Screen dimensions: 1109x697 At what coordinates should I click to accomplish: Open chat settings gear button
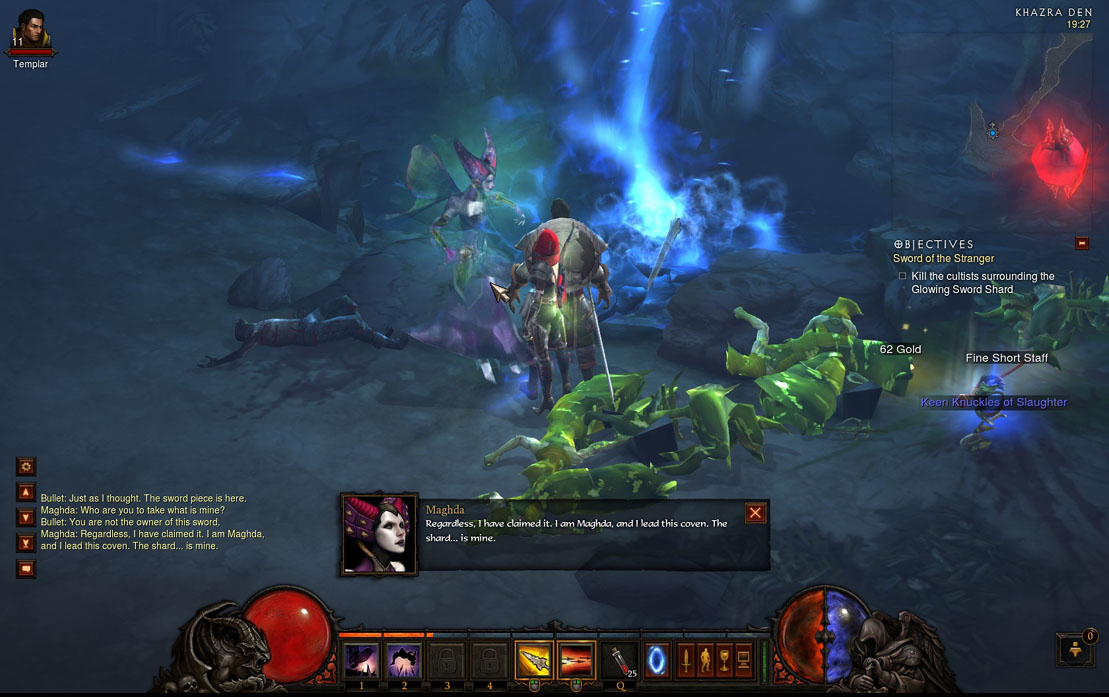(x=26, y=466)
